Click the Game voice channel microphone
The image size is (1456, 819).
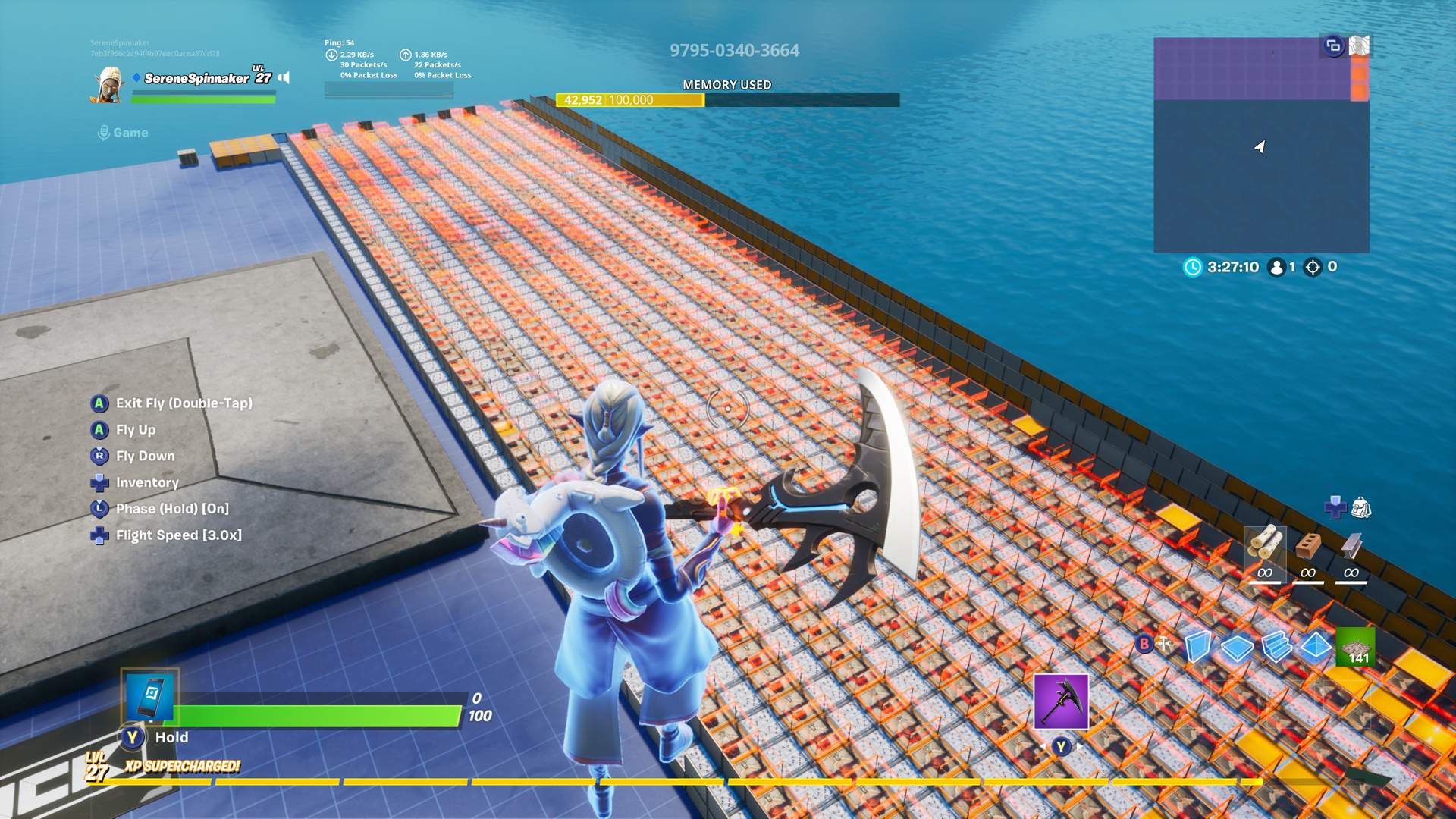[104, 133]
